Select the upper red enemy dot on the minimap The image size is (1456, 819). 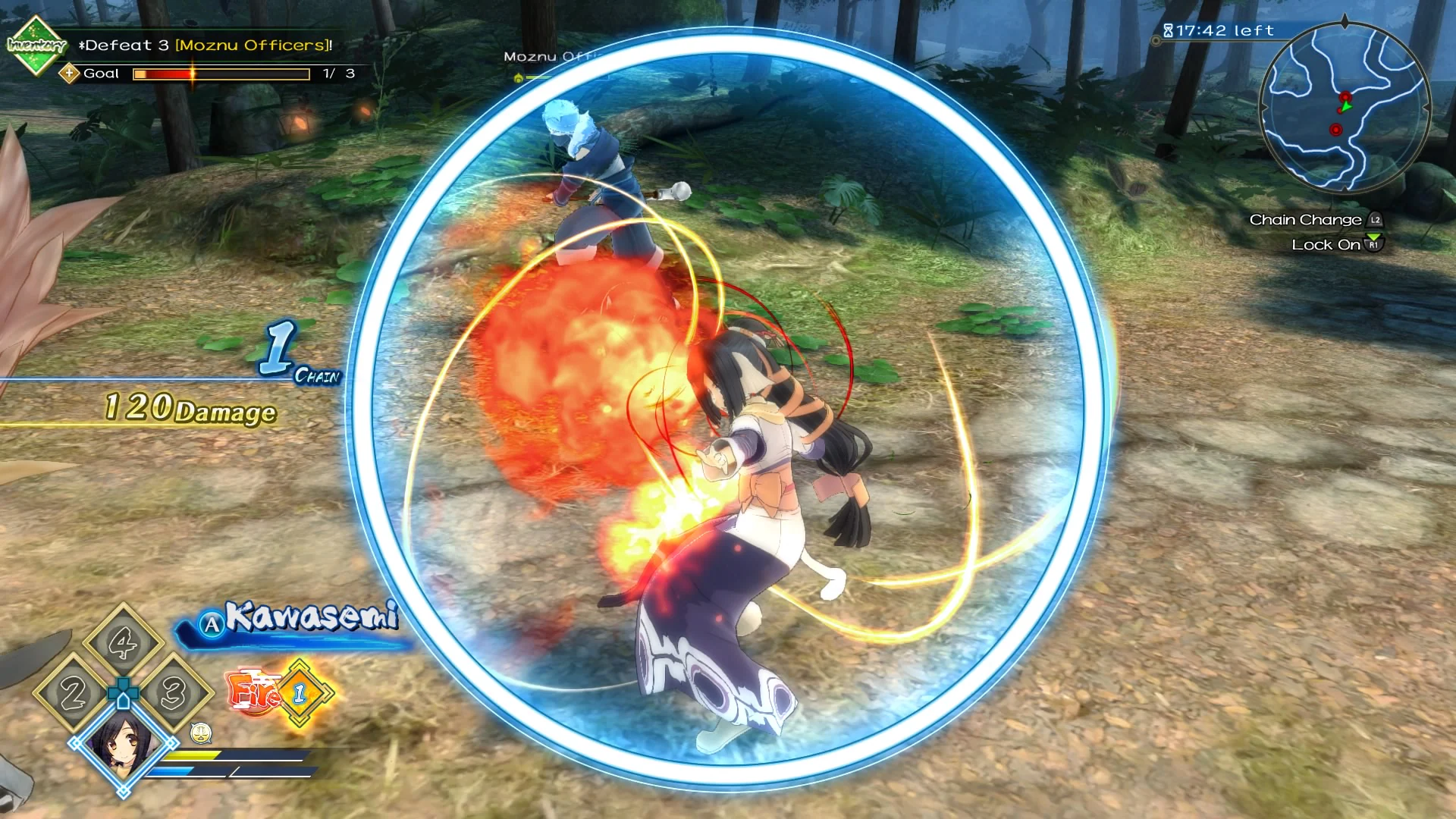1345,96
